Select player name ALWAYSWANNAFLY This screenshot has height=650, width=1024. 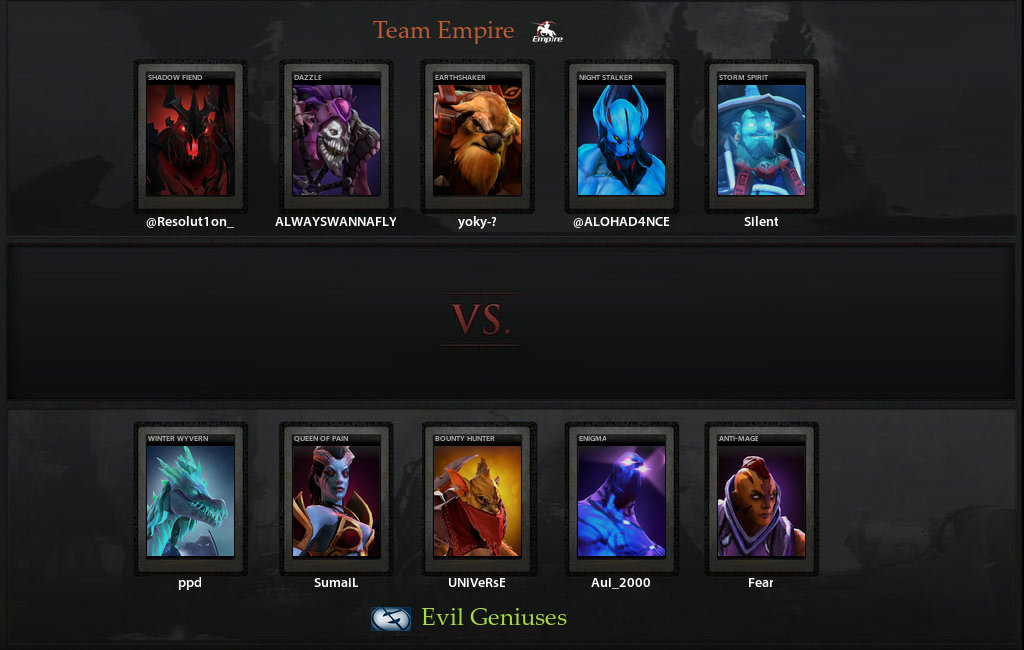coord(336,222)
